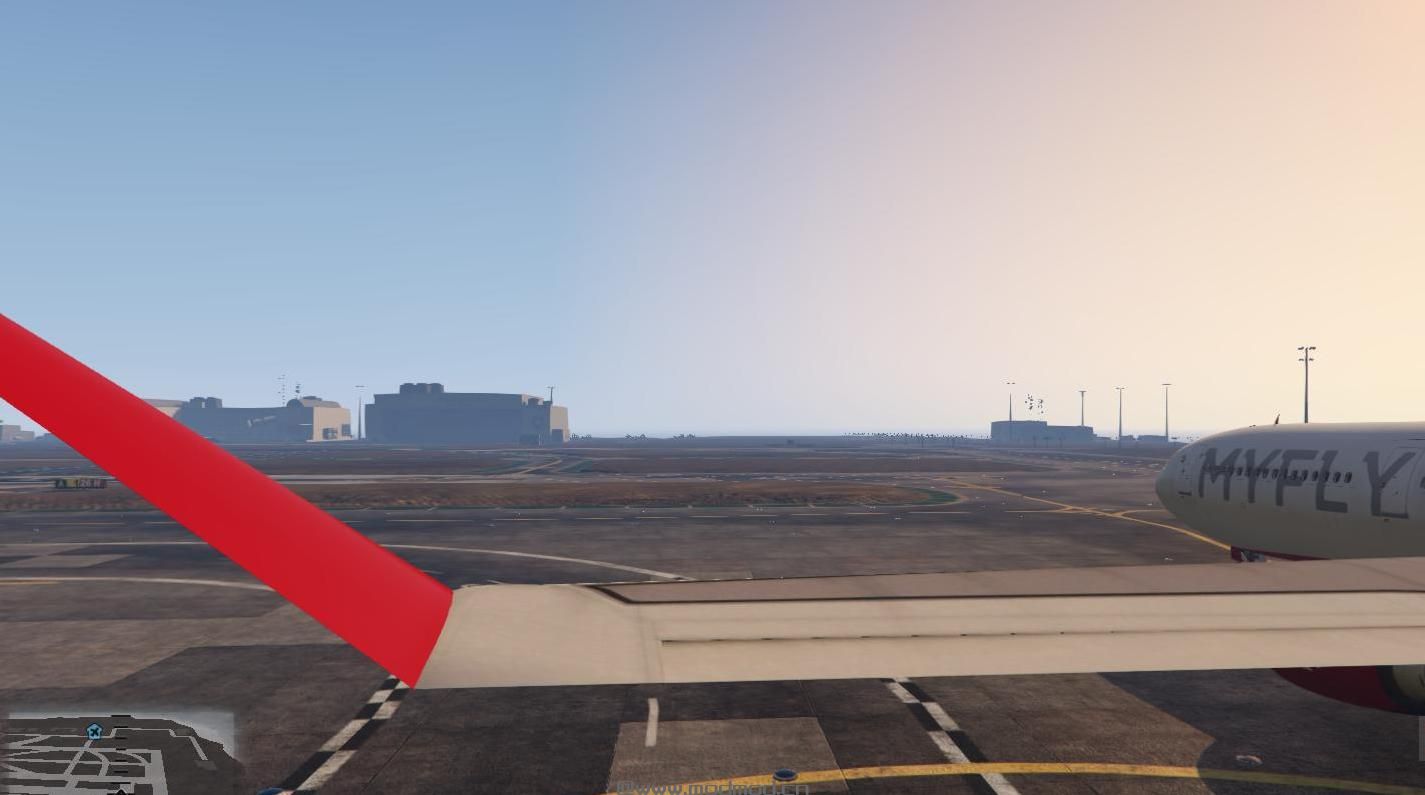
Task: Open the www.modmod.cn watermark link
Action: pyautogui.click(x=713, y=787)
